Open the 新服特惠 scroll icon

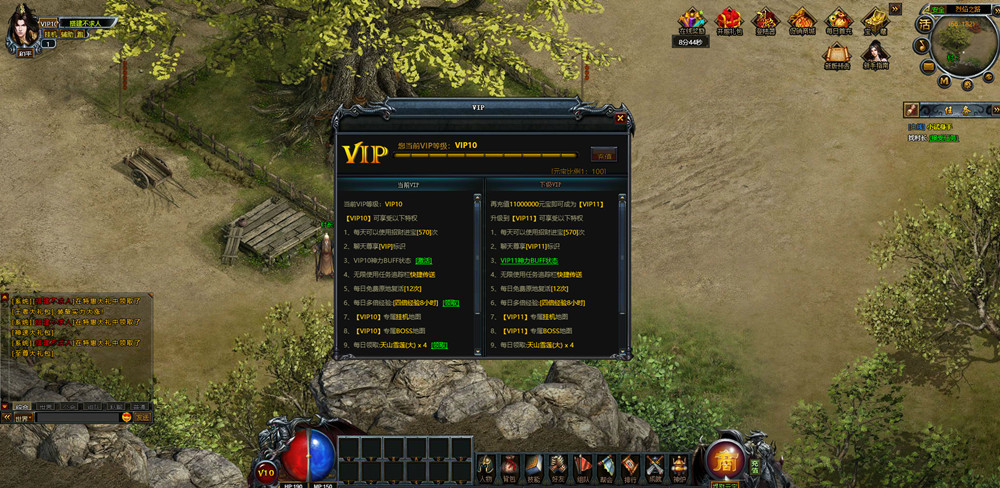click(838, 55)
